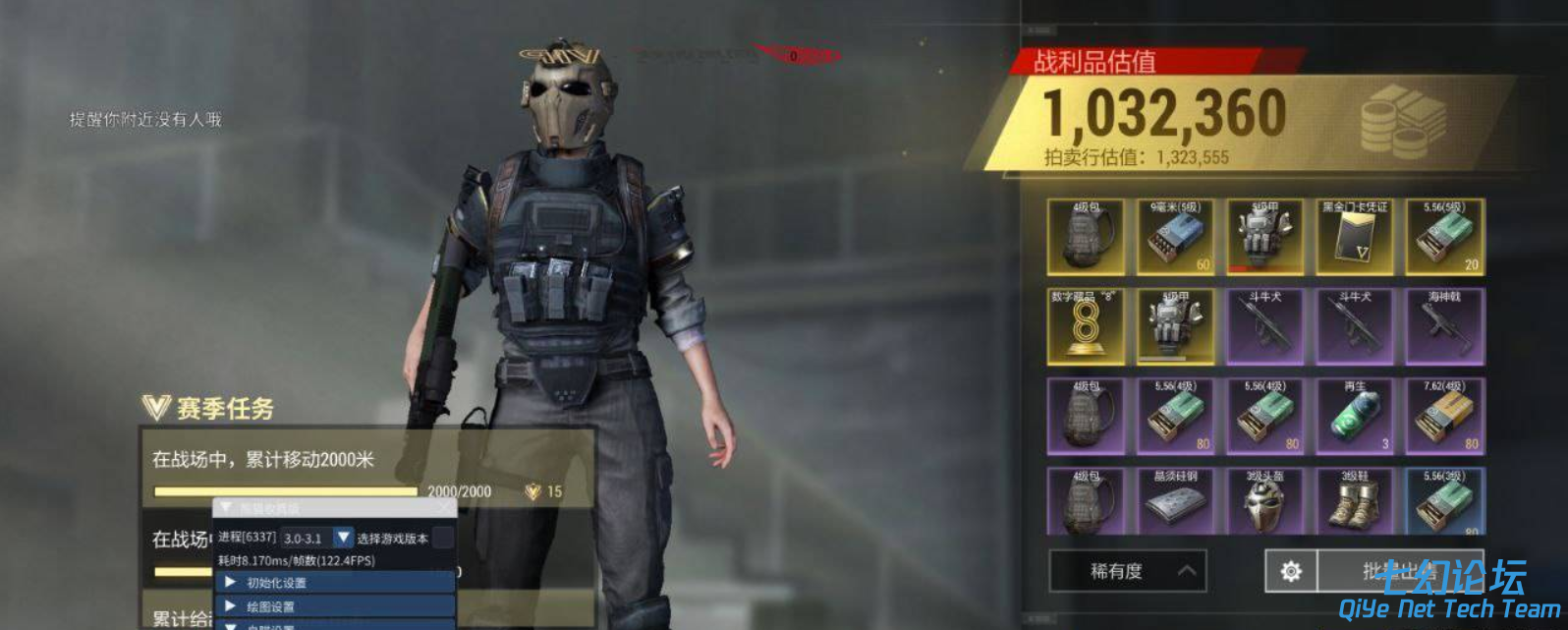The width and height of the screenshot is (1568, 630).
Task: Select the 黑金门卡凭证 card item
Action: 1355,237
